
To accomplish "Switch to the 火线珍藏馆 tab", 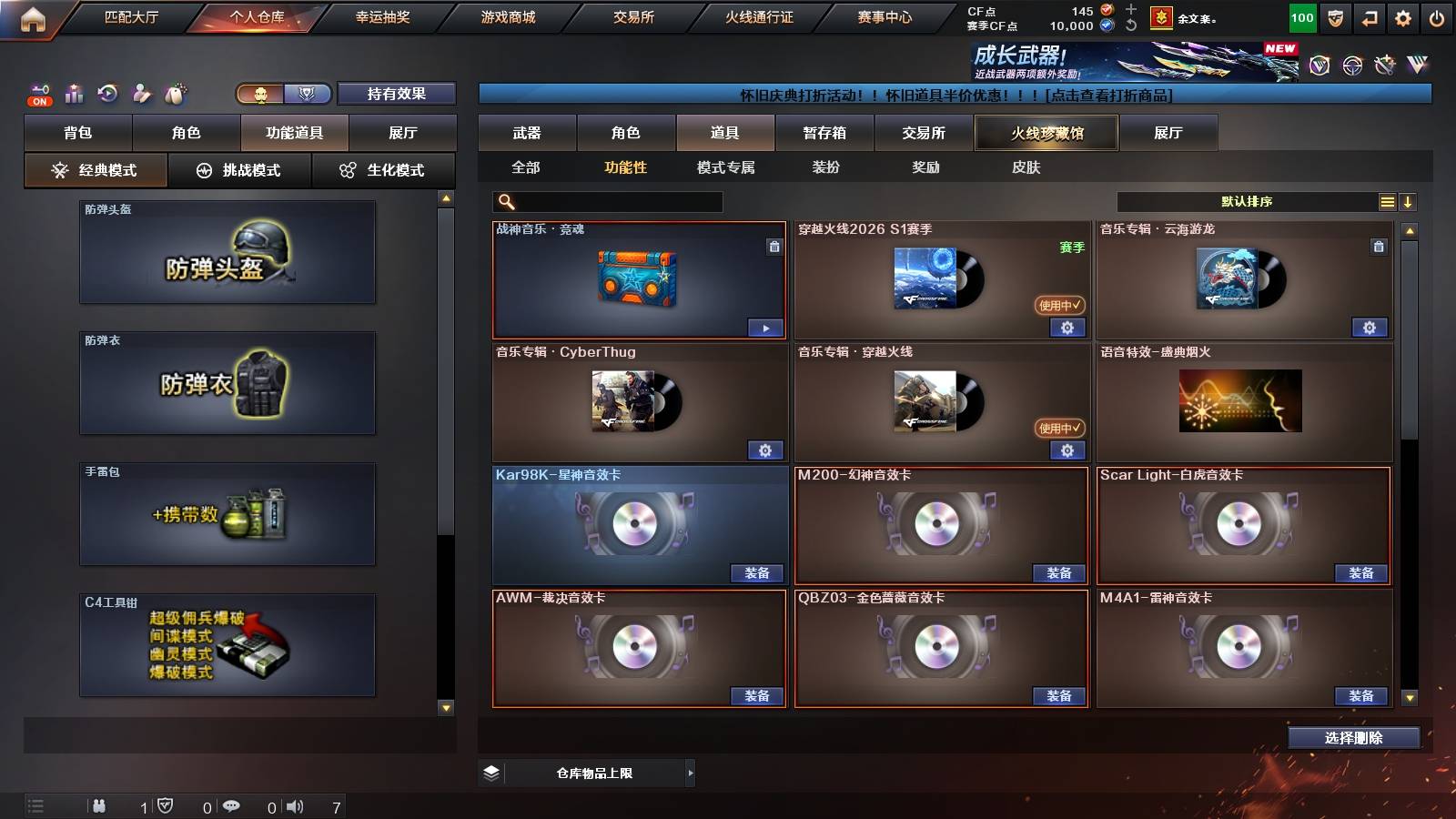I will tap(1046, 133).
